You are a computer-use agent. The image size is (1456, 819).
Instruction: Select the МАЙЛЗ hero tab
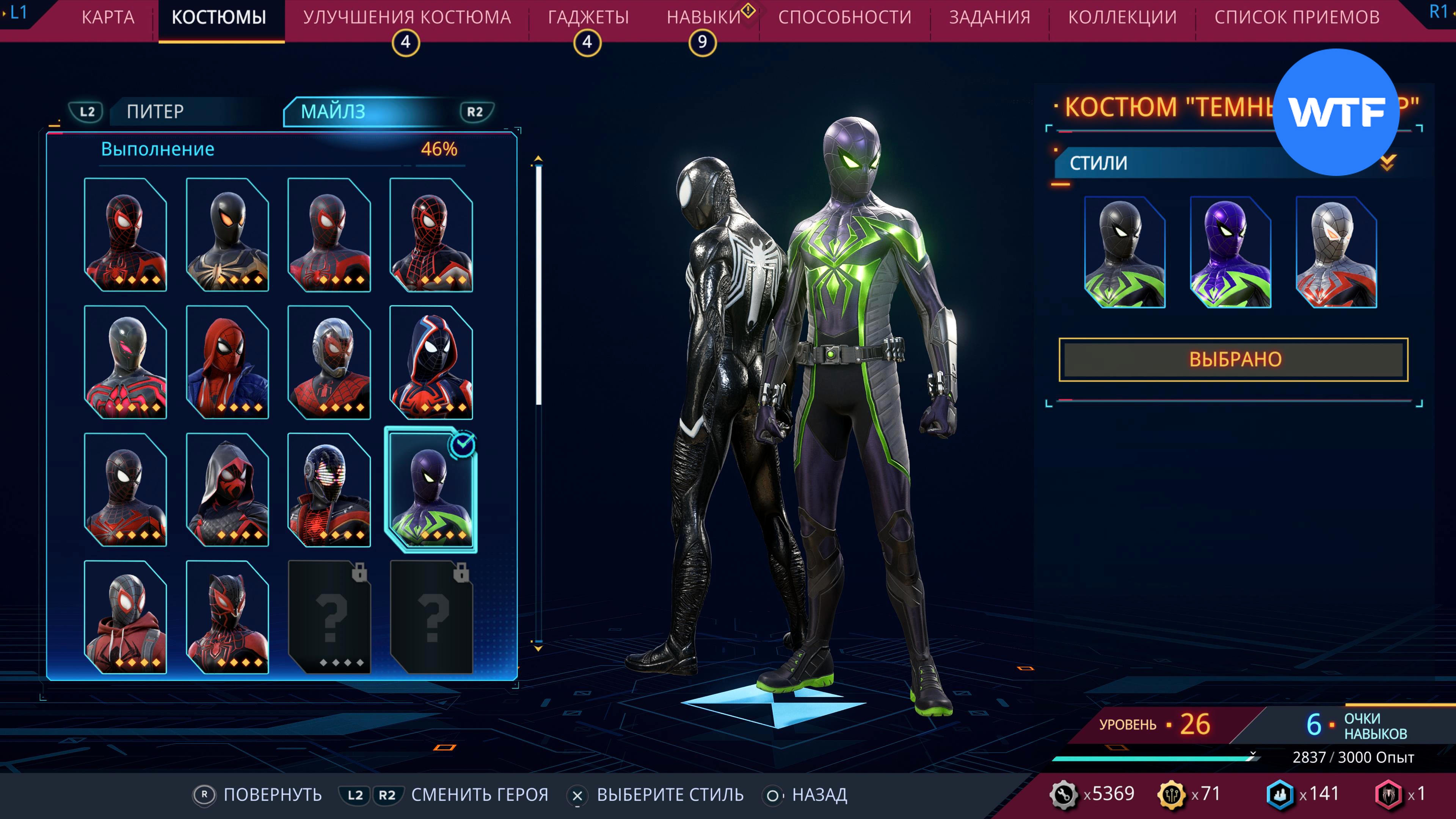coord(334,111)
